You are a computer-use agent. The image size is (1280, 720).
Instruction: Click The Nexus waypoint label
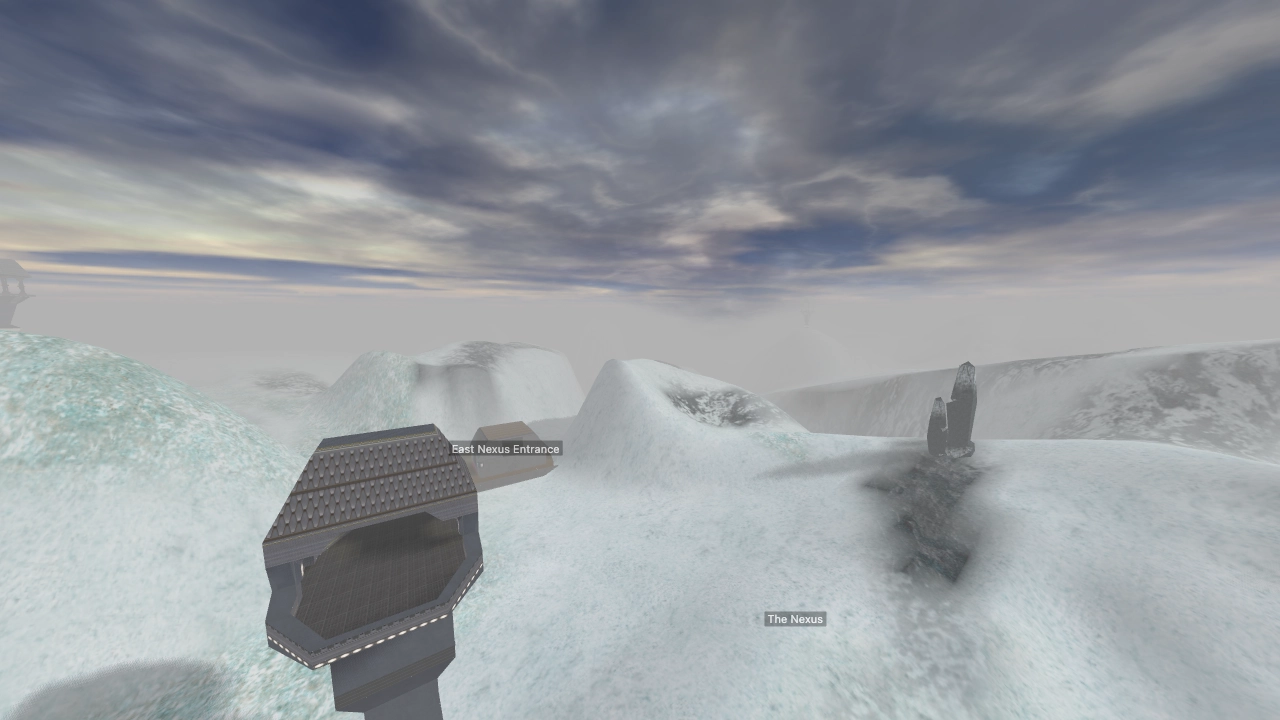(795, 618)
